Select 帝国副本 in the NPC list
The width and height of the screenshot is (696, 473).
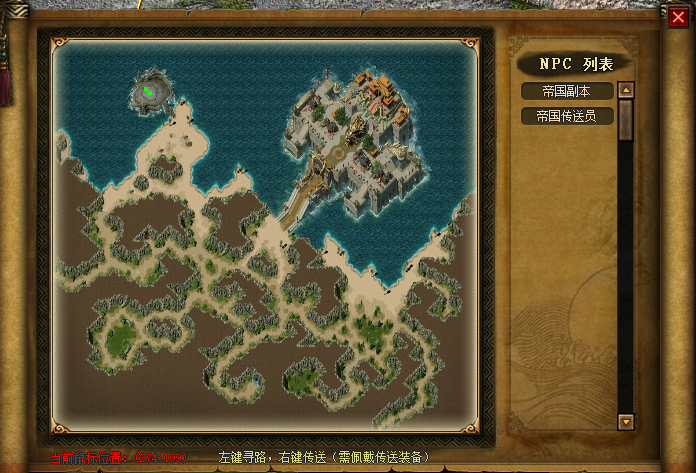(x=565, y=91)
